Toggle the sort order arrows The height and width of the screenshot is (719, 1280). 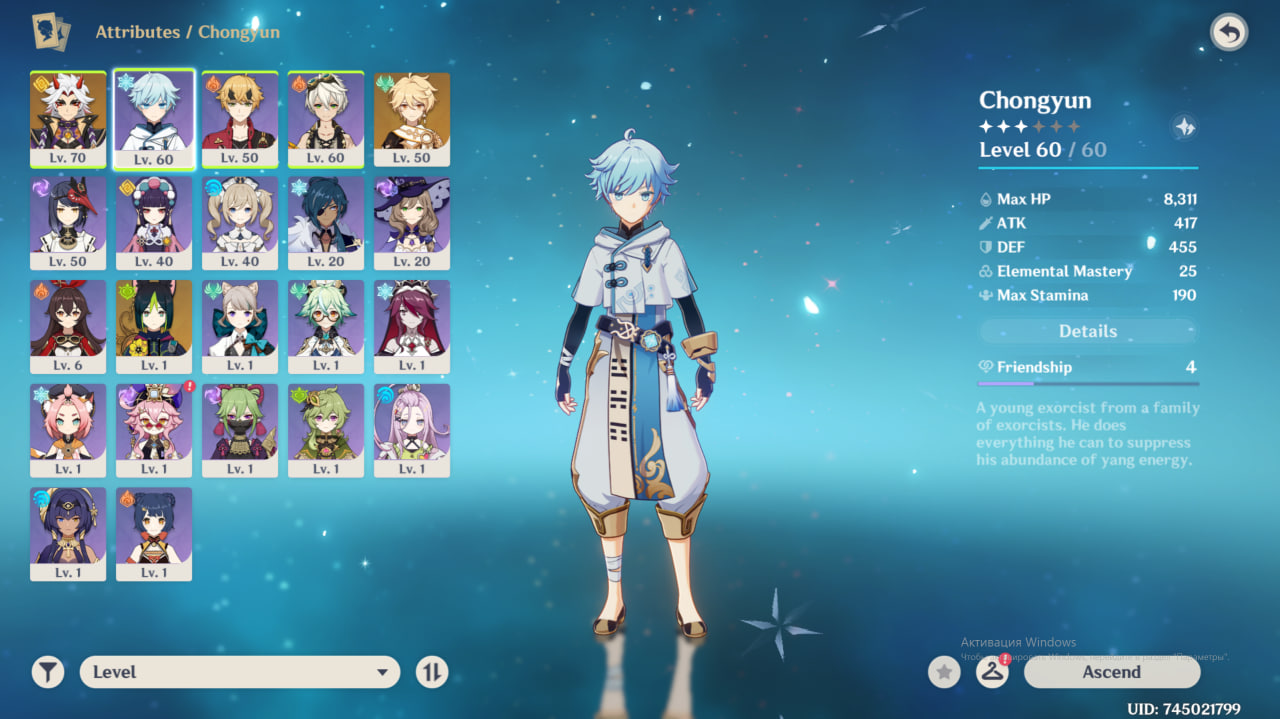tap(432, 672)
